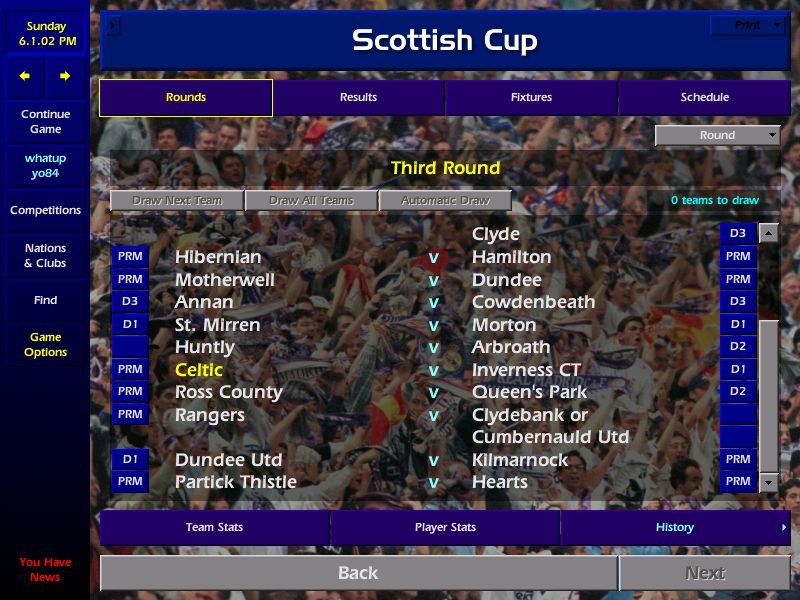The height and width of the screenshot is (600, 800).
Task: Open Game Options
Action: click(45, 344)
